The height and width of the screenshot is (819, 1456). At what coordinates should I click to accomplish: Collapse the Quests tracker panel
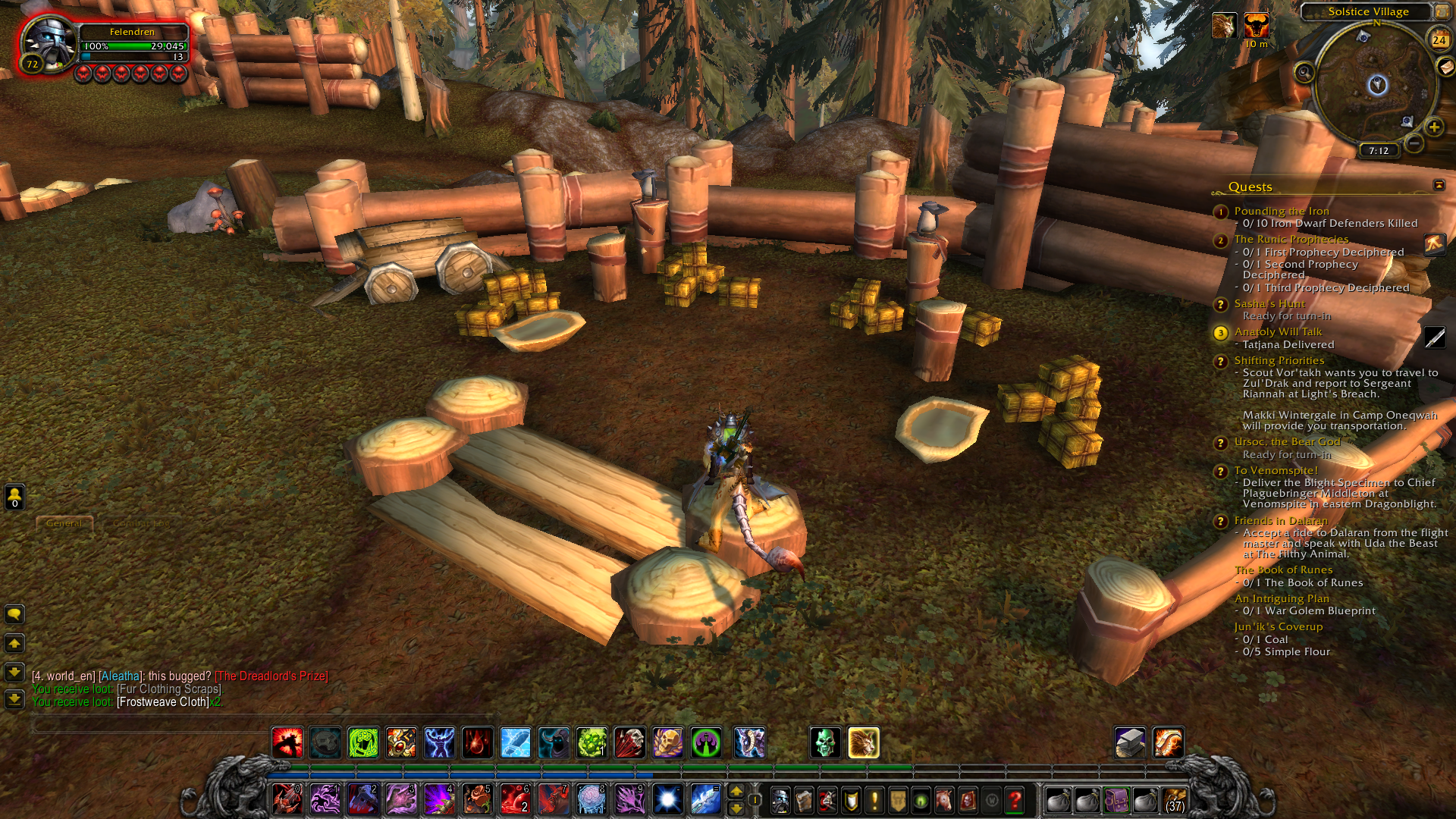(x=1439, y=186)
